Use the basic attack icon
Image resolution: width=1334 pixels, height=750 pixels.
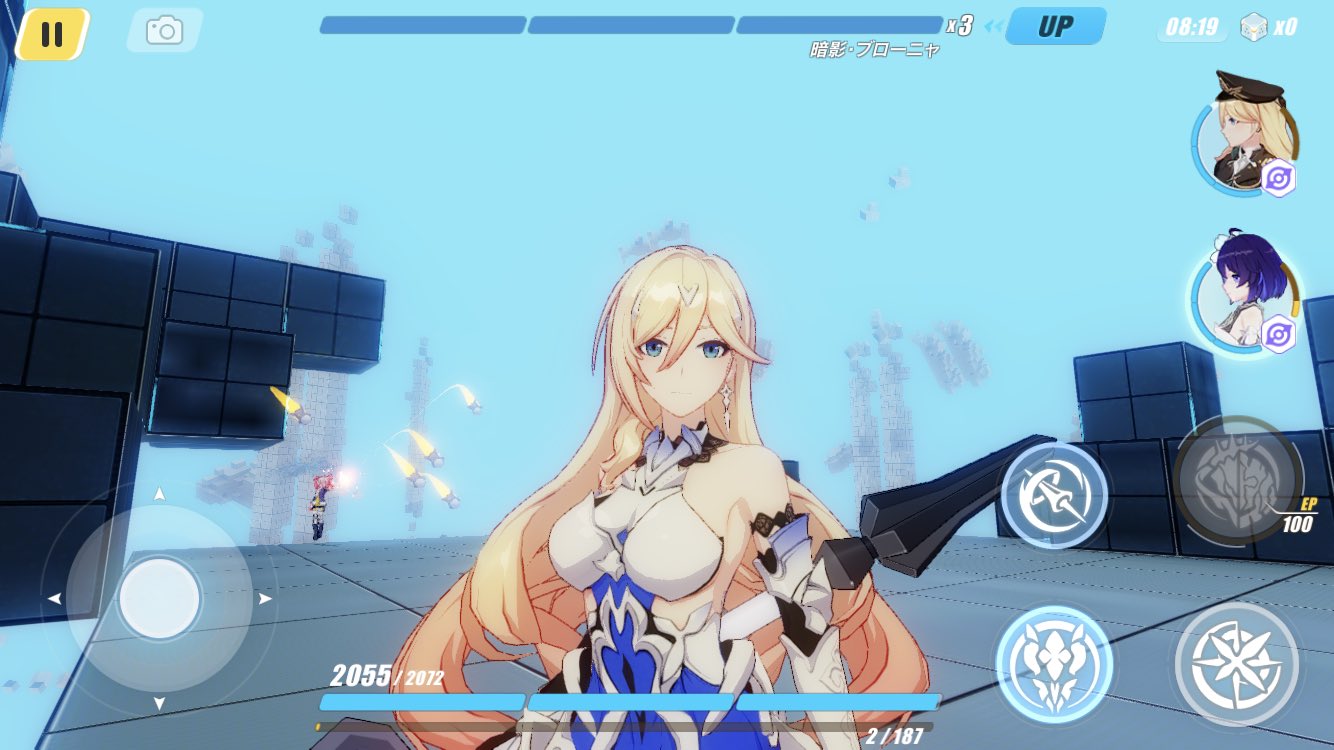pos(1238,665)
